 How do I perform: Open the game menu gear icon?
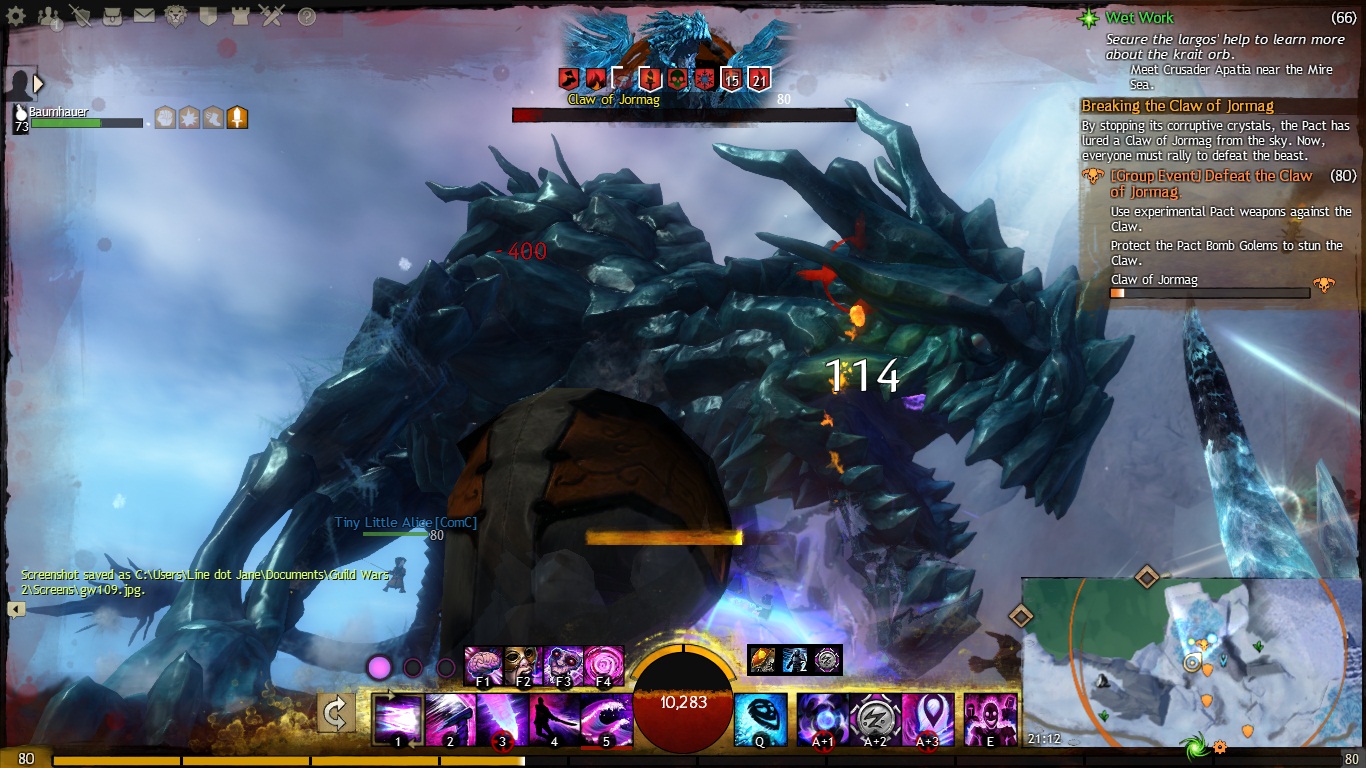click(16, 16)
